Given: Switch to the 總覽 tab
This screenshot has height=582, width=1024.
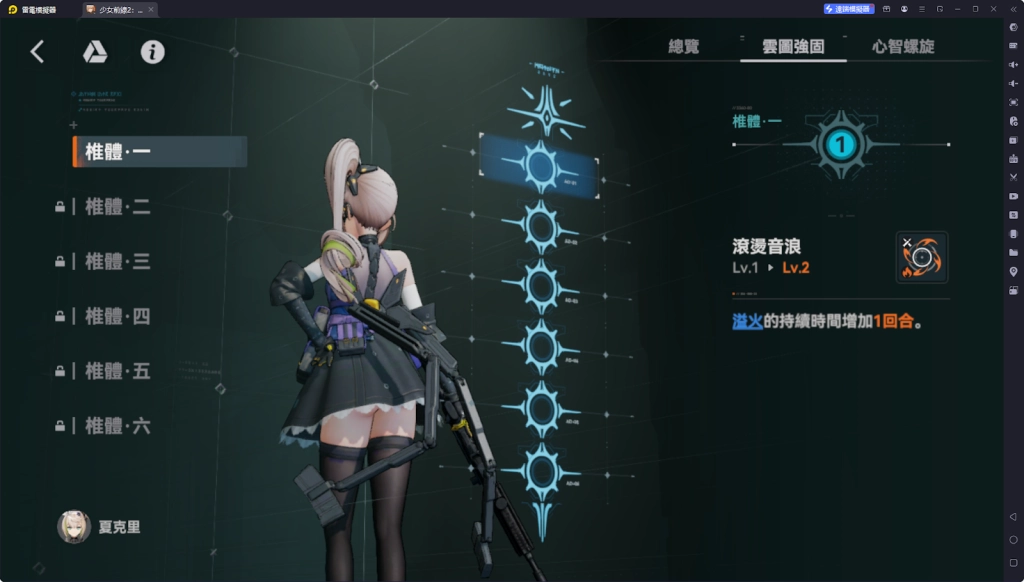Looking at the screenshot, I should (684, 46).
